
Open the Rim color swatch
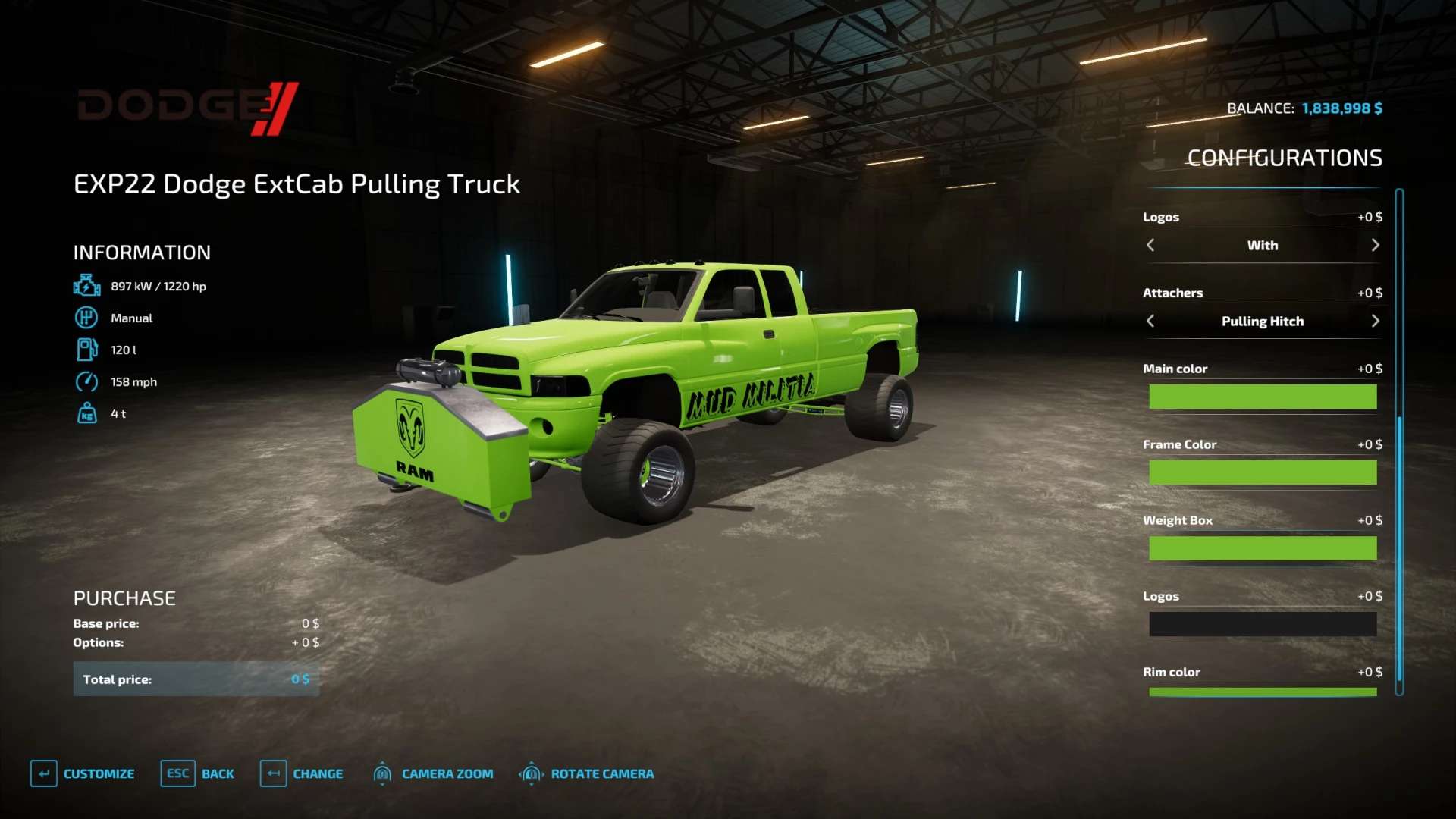(1262, 691)
